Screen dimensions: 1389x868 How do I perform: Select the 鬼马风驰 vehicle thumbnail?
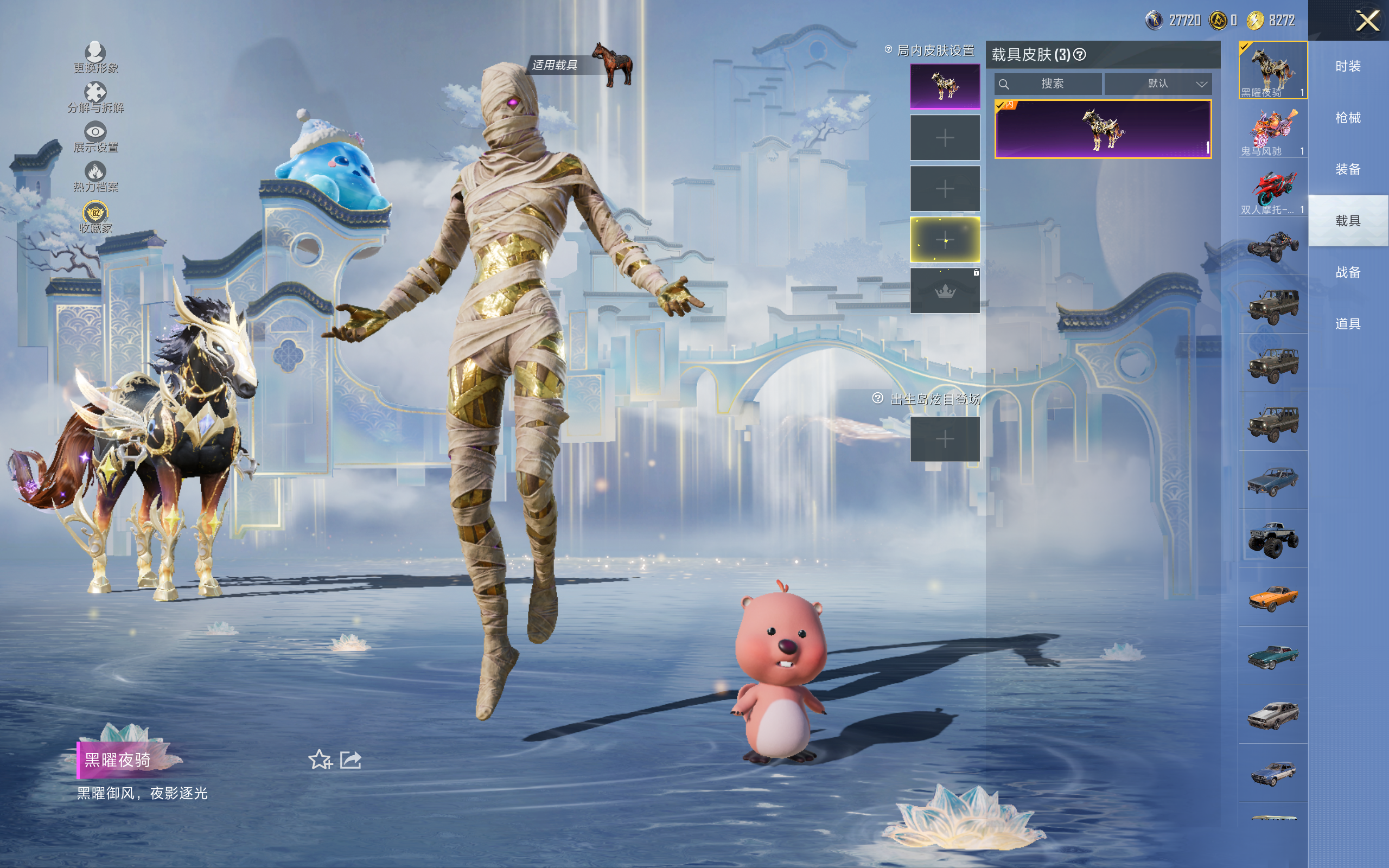[1272, 130]
